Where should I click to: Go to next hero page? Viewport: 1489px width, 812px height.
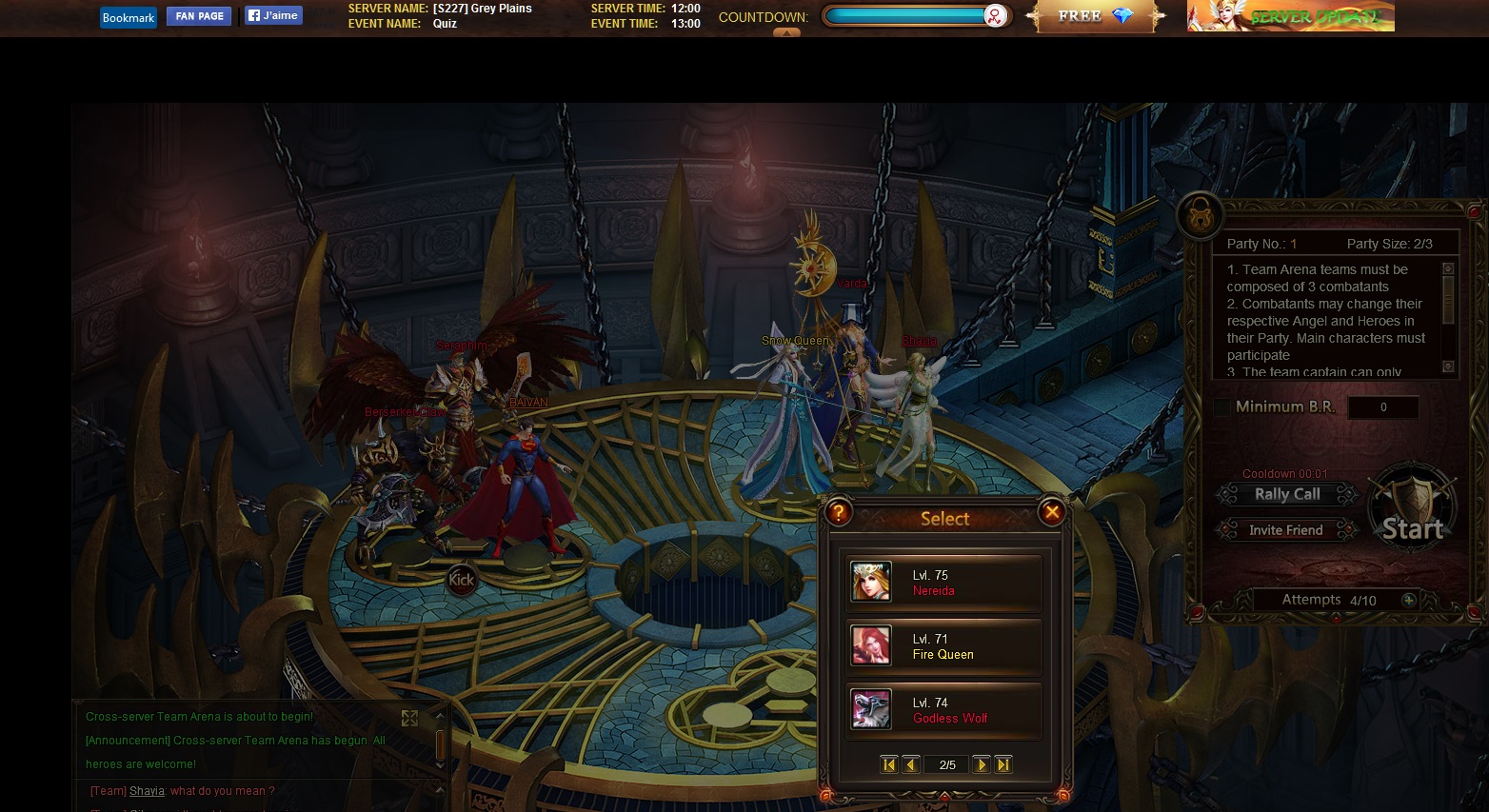point(982,764)
